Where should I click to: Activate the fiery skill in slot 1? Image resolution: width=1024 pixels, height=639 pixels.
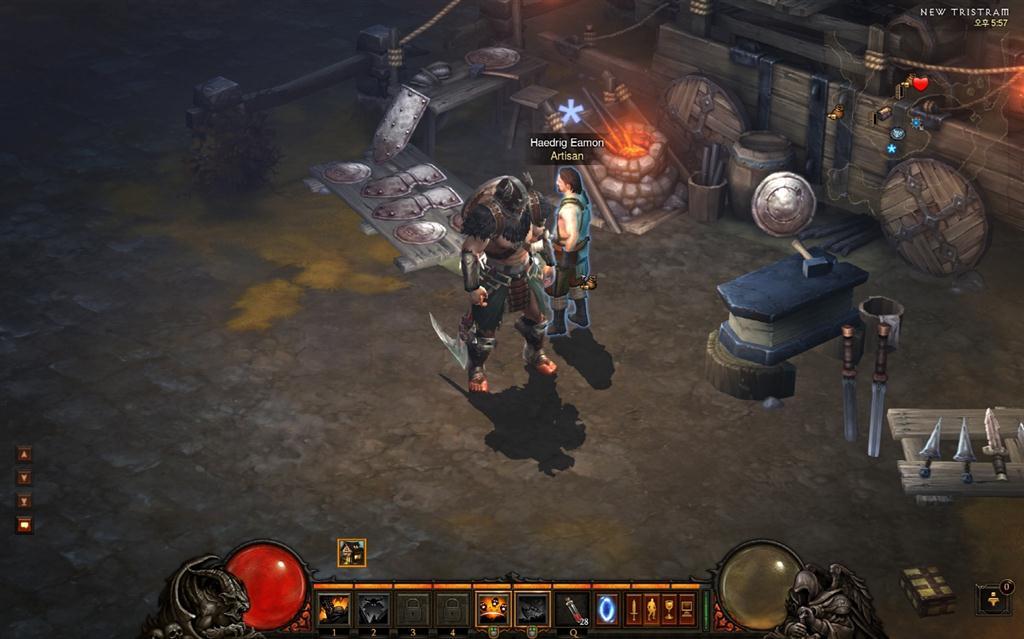click(x=333, y=608)
